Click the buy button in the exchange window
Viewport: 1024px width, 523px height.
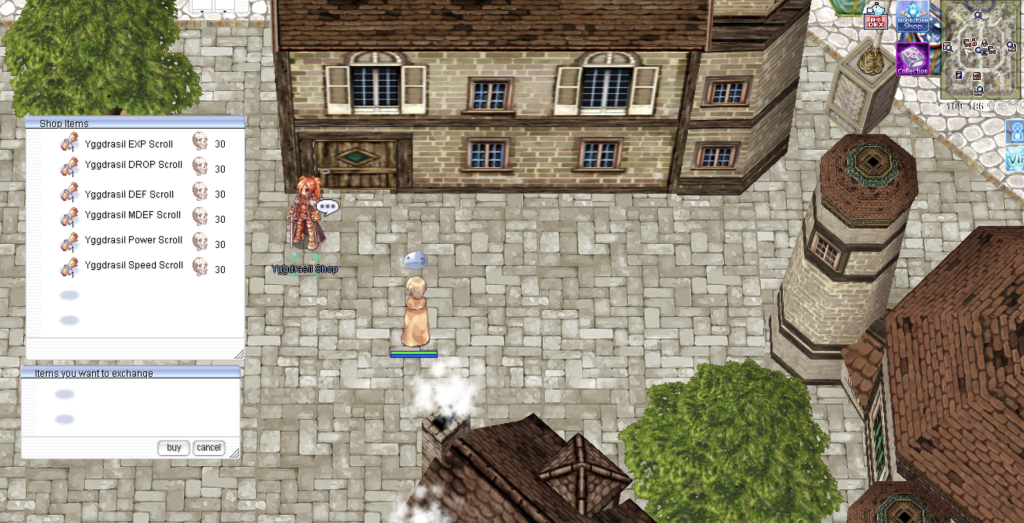coord(173,448)
